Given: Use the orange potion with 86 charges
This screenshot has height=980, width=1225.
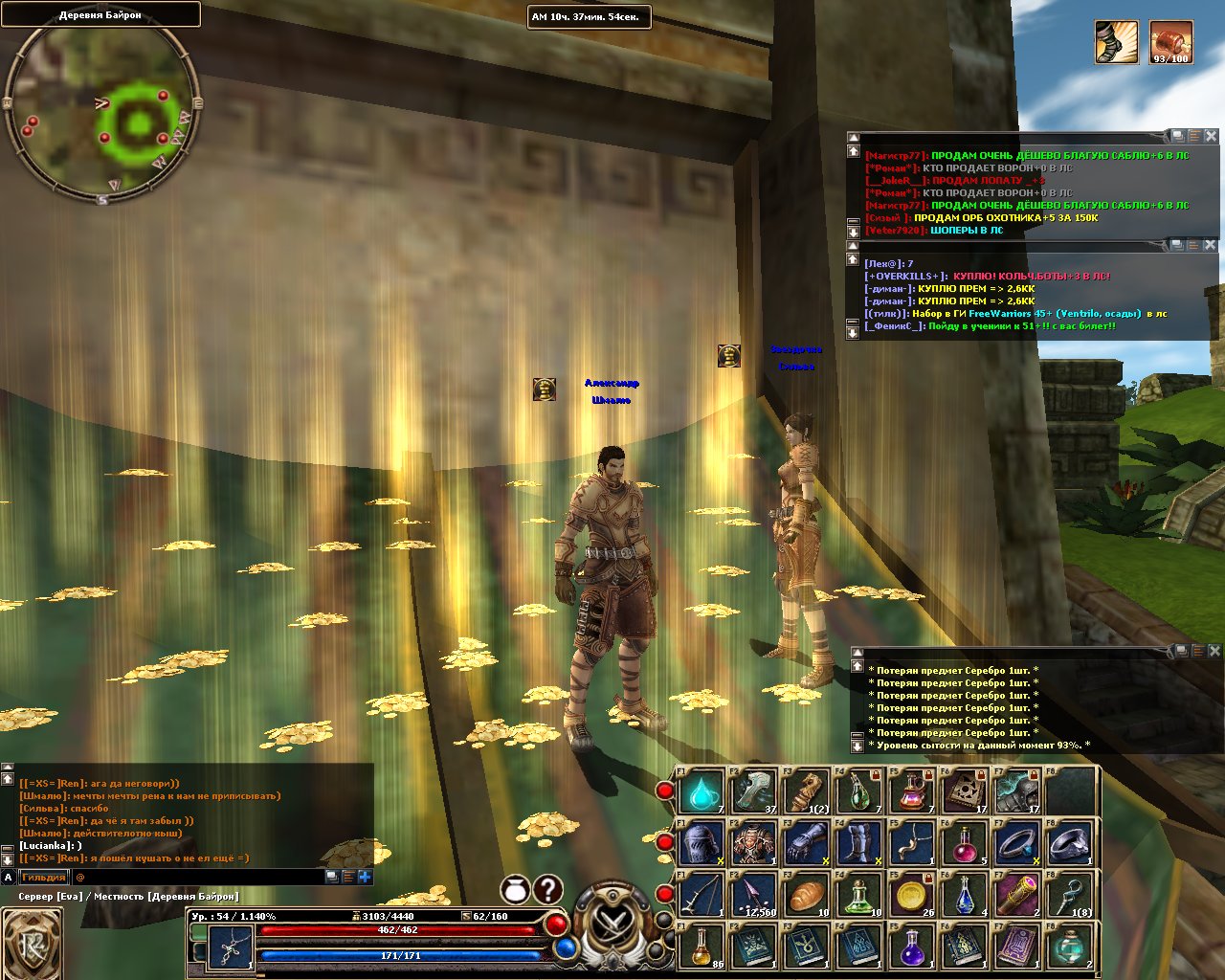Looking at the screenshot, I should (x=702, y=947).
